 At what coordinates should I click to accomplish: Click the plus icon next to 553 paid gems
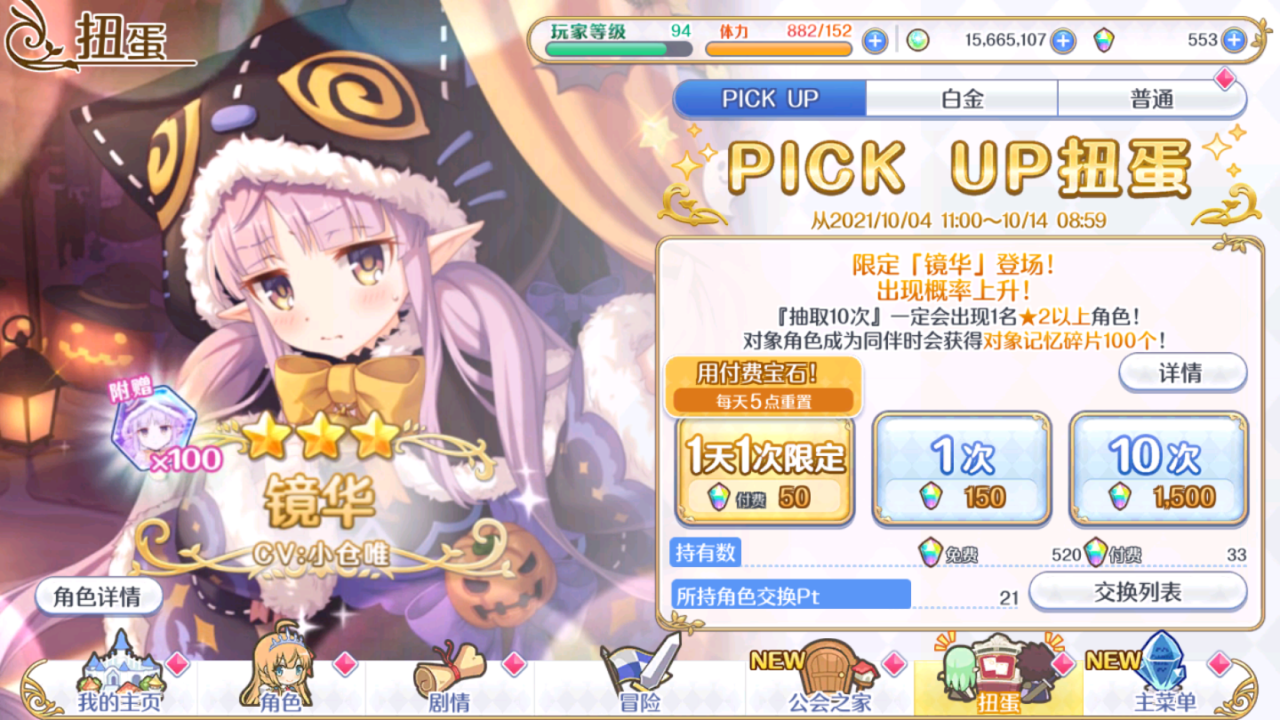point(1236,42)
